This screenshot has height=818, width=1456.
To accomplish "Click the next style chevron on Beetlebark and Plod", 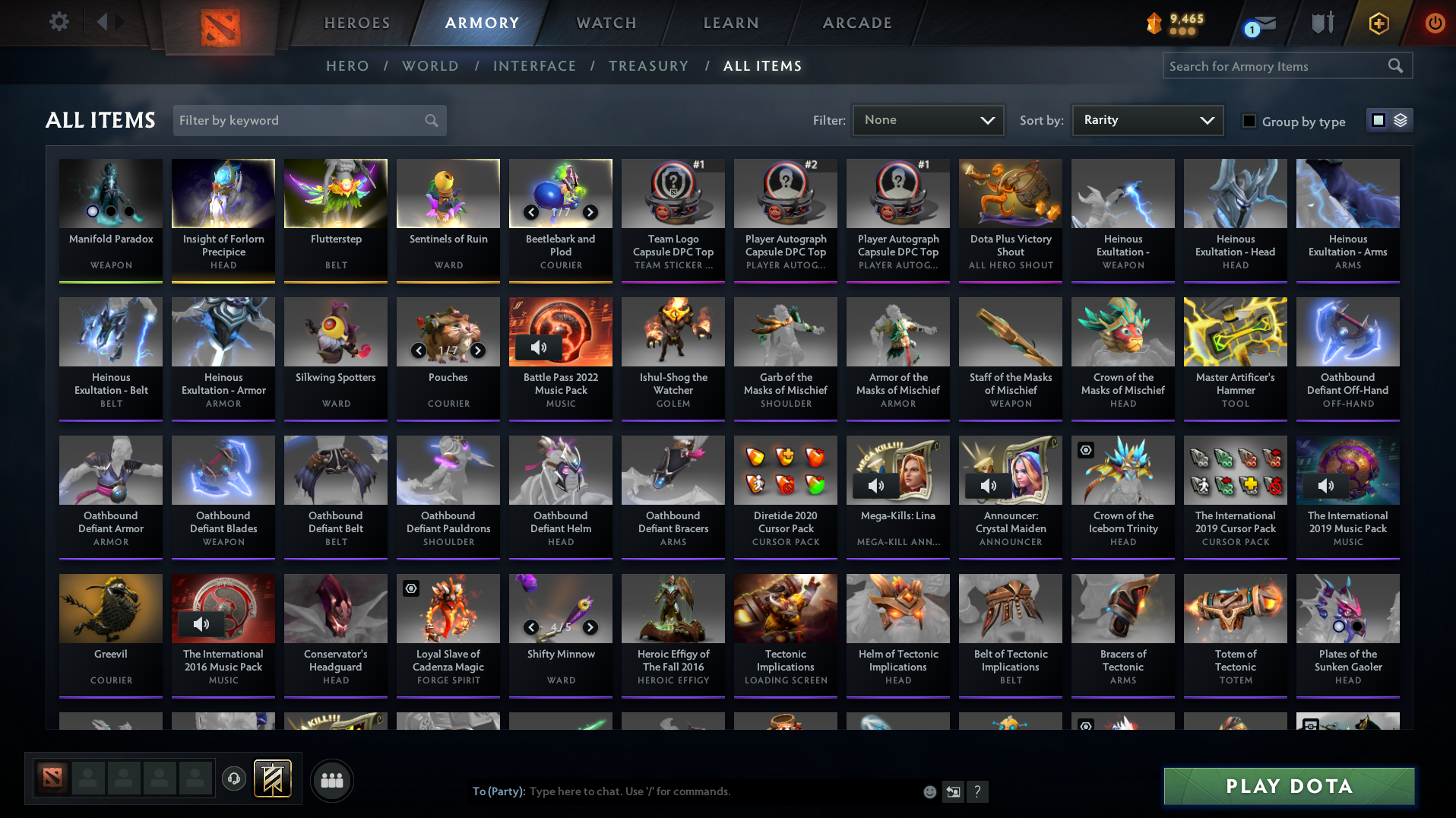I will pyautogui.click(x=590, y=213).
